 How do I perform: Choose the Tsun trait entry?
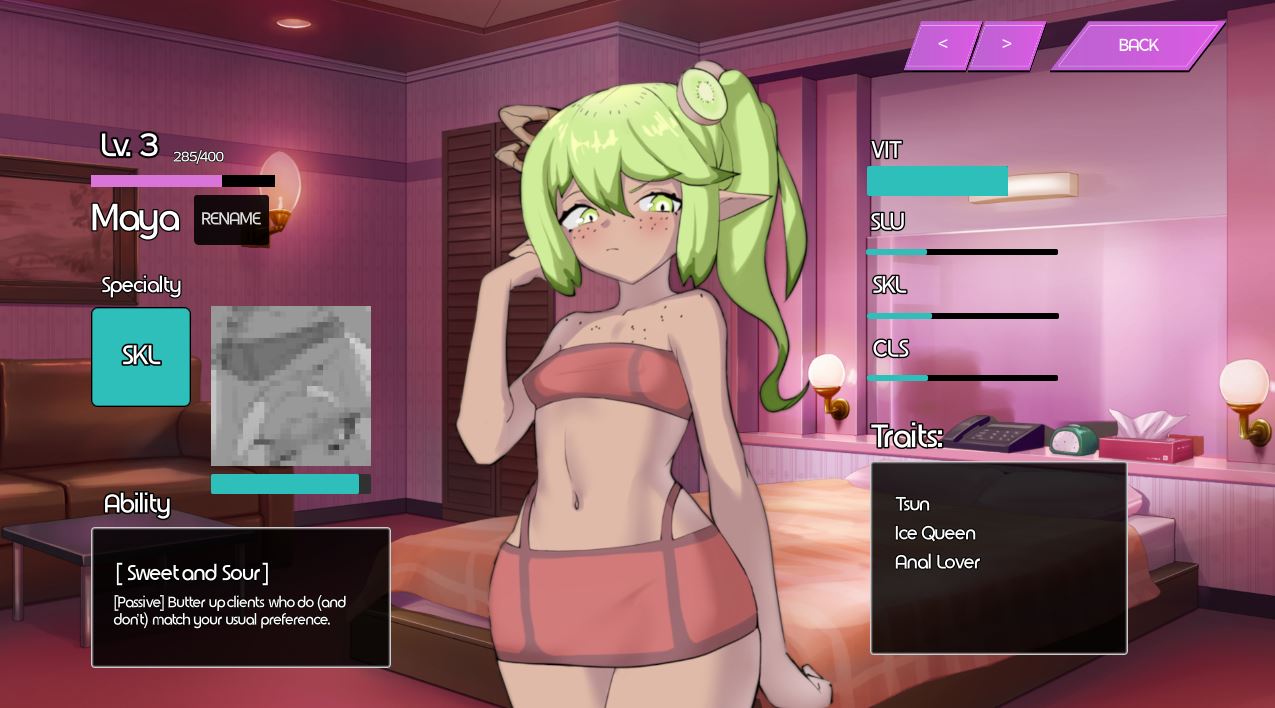point(912,504)
